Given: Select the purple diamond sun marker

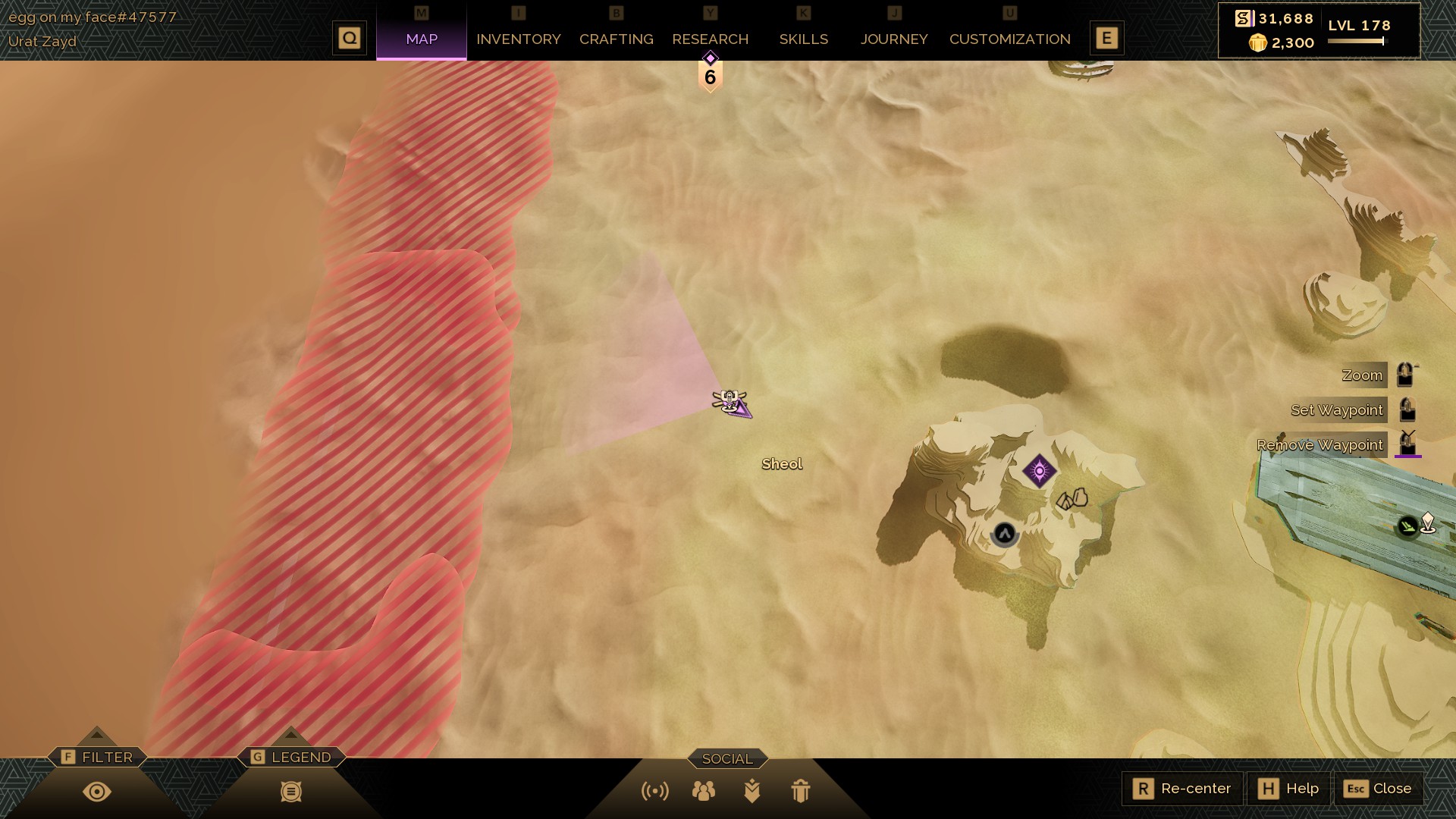Looking at the screenshot, I should coord(1039,471).
